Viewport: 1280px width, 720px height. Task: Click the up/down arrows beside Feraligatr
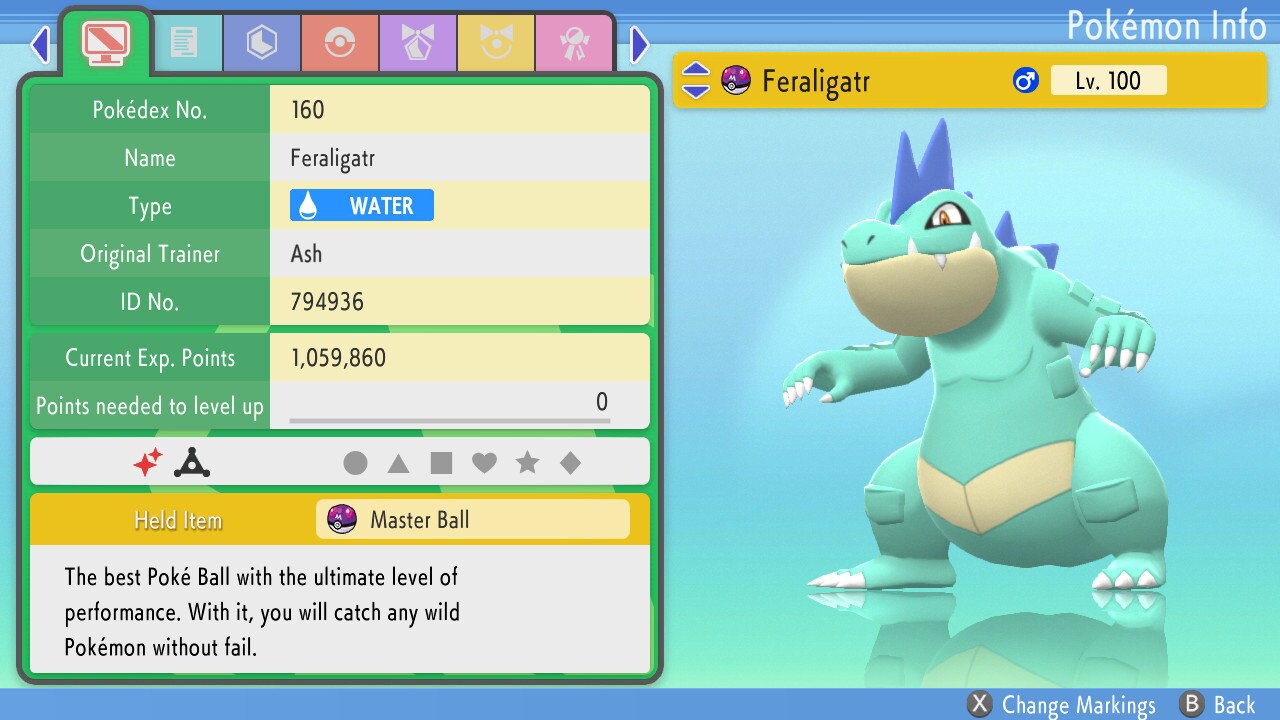click(694, 81)
